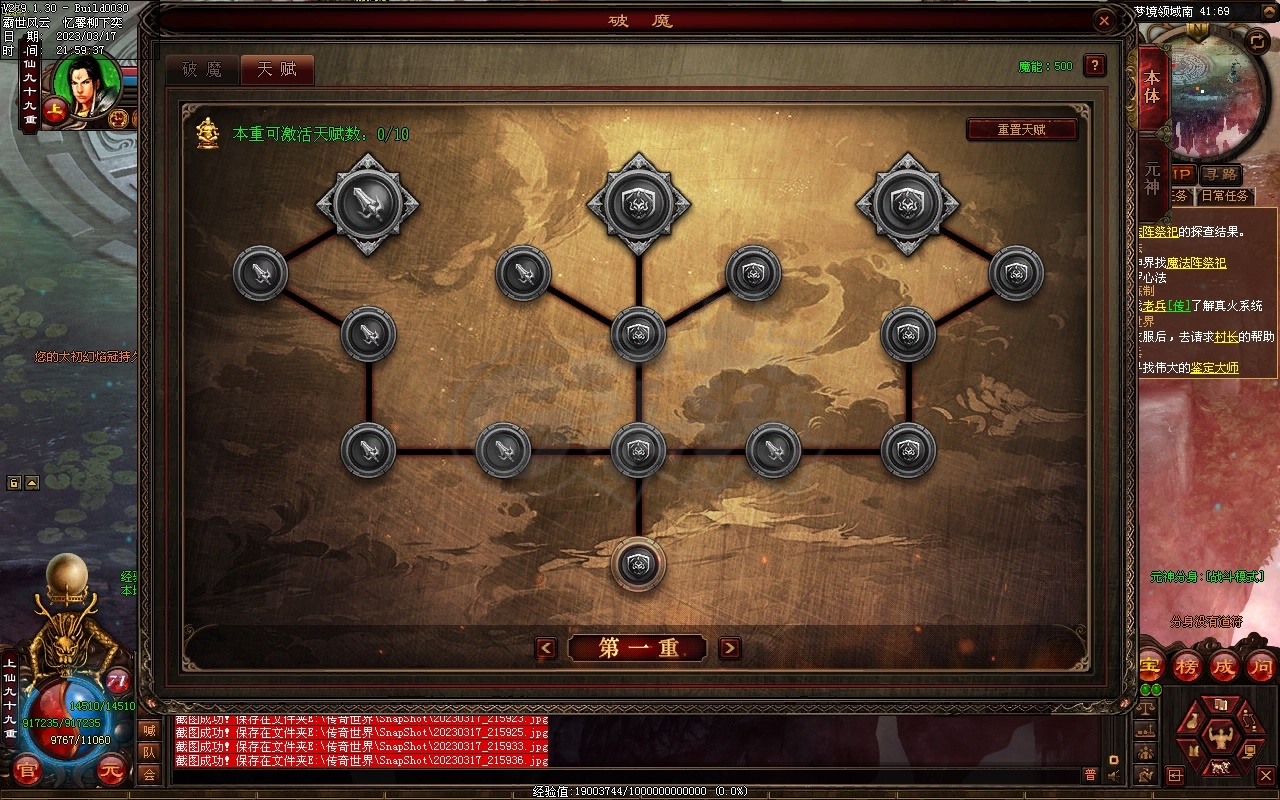
Task: Open the 普 chat channel selector
Action: click(x=1090, y=775)
